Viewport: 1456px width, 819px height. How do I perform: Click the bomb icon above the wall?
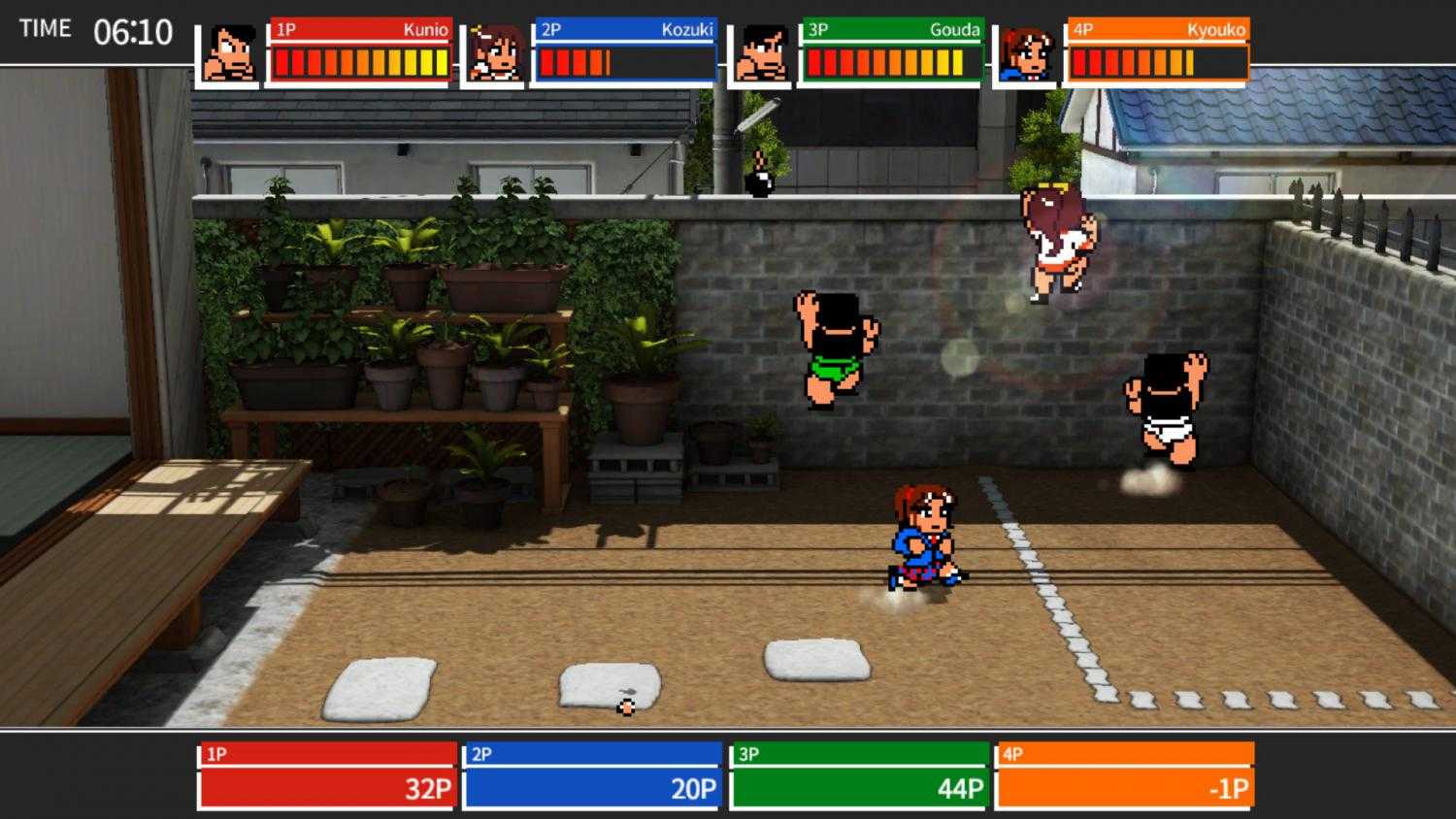coord(759,180)
